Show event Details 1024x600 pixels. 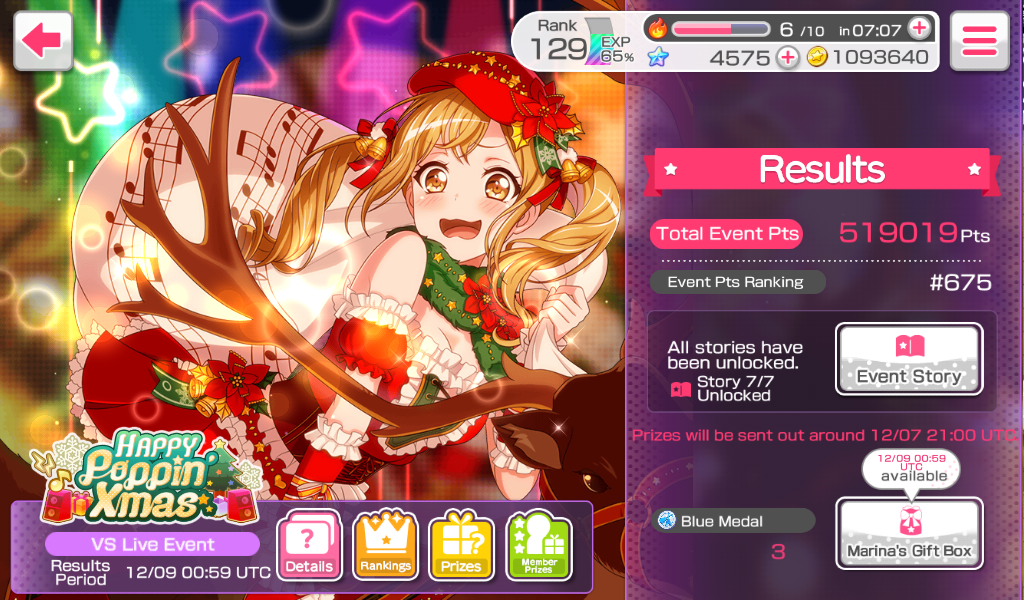click(x=309, y=546)
